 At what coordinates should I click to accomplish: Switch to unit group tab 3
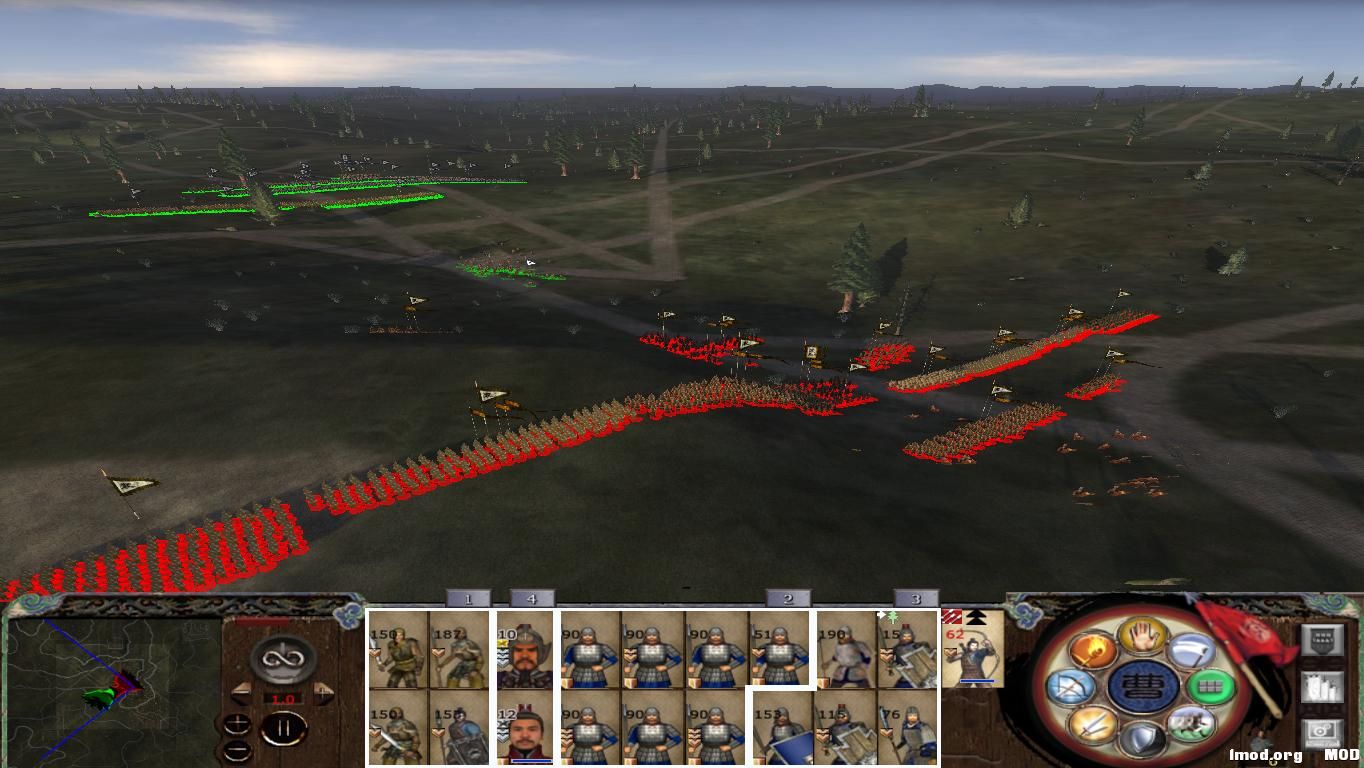click(915, 600)
